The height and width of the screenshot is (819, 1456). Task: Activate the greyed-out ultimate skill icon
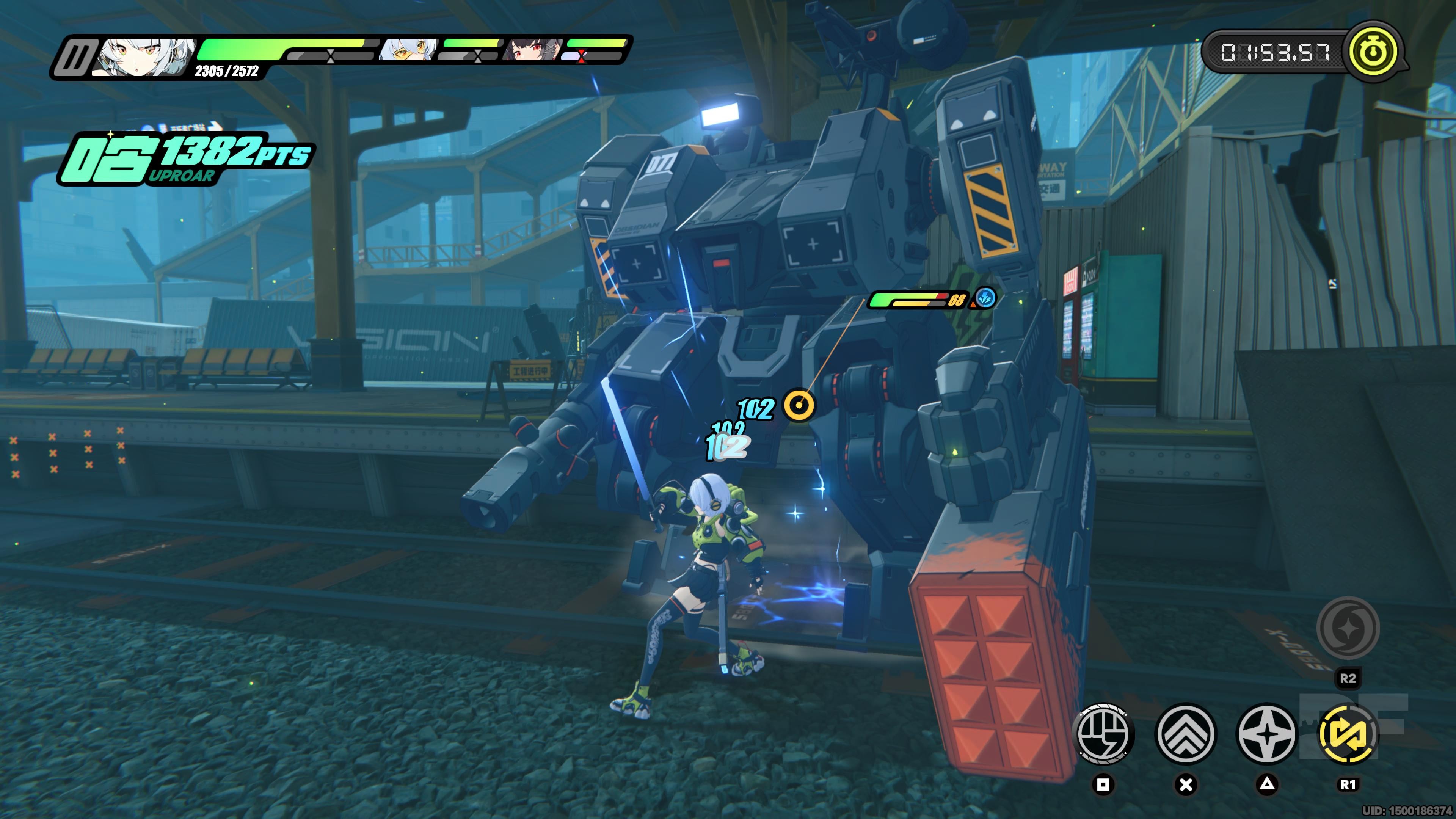pos(1348,628)
